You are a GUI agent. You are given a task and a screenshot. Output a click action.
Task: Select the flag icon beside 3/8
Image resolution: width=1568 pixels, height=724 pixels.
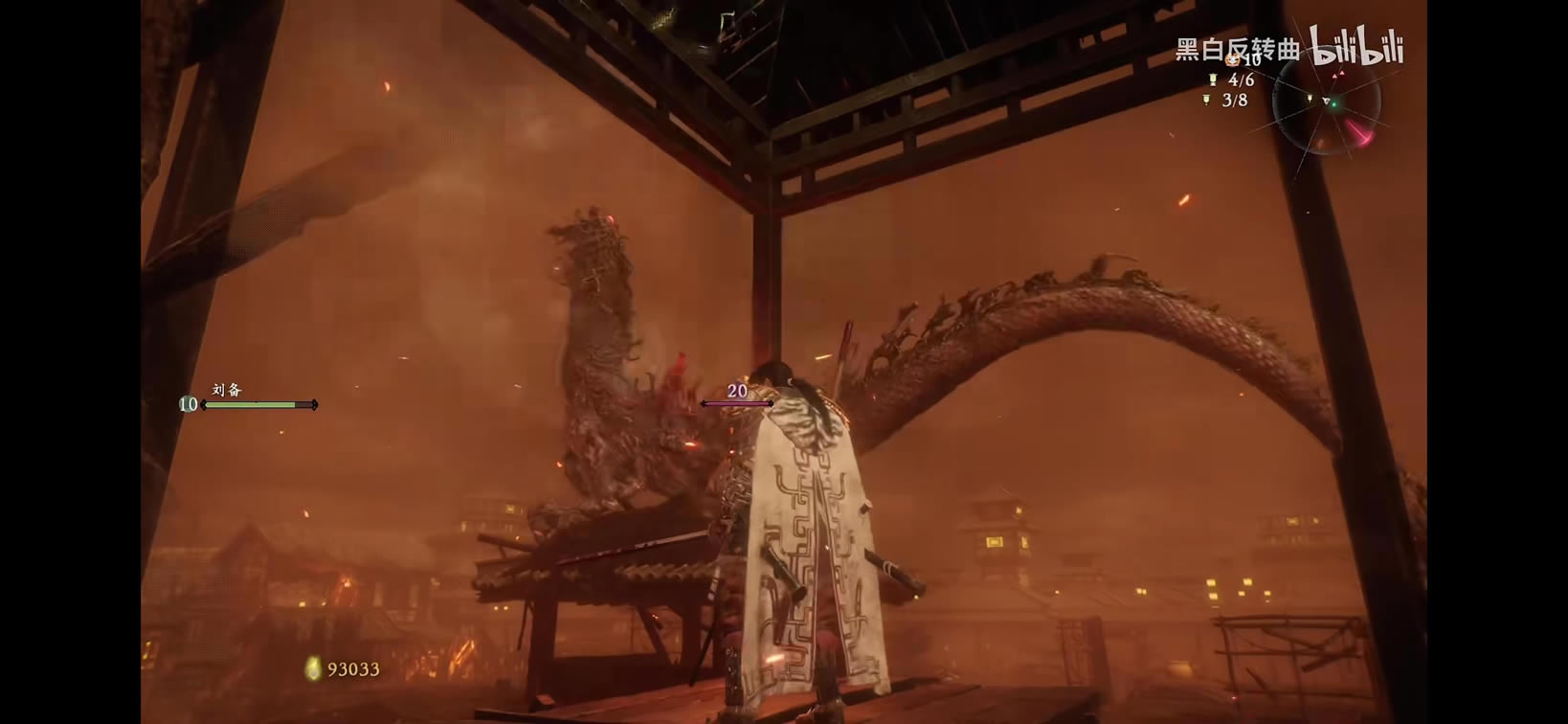(x=1206, y=100)
